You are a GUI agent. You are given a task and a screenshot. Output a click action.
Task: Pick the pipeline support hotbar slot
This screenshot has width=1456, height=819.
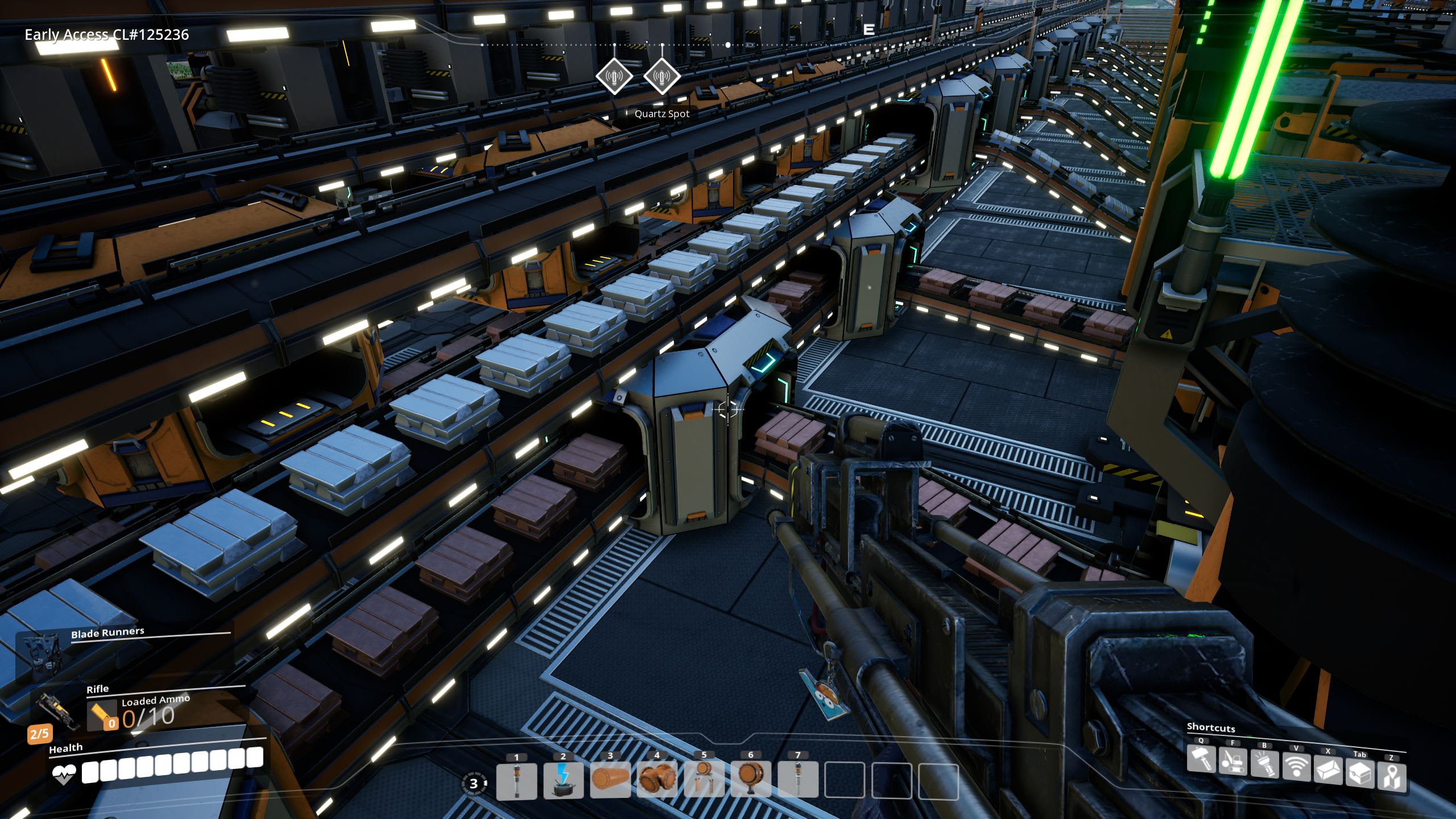tap(704, 780)
